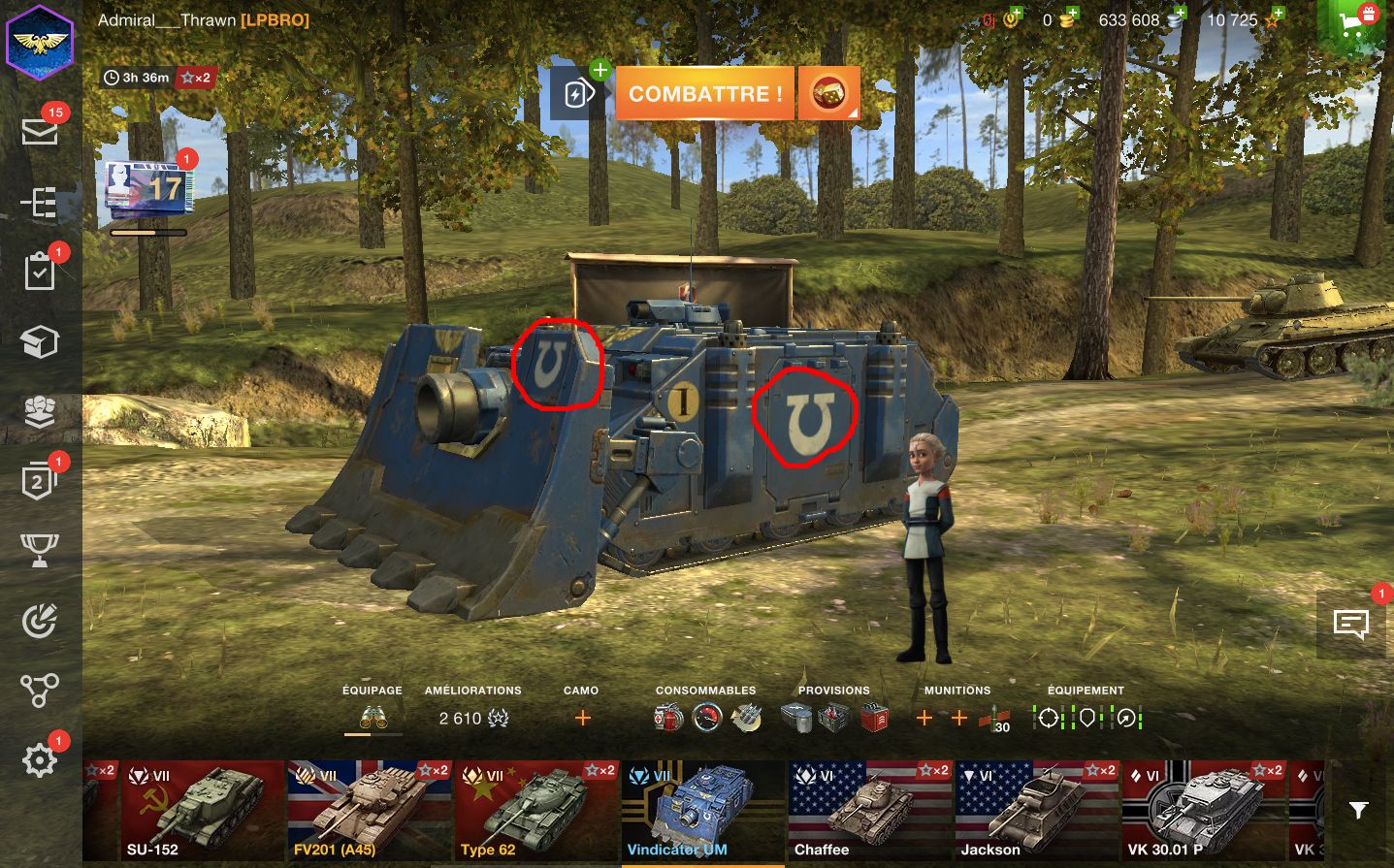Open the missions clipboard icon
1394x868 pixels.
pyautogui.click(x=40, y=272)
